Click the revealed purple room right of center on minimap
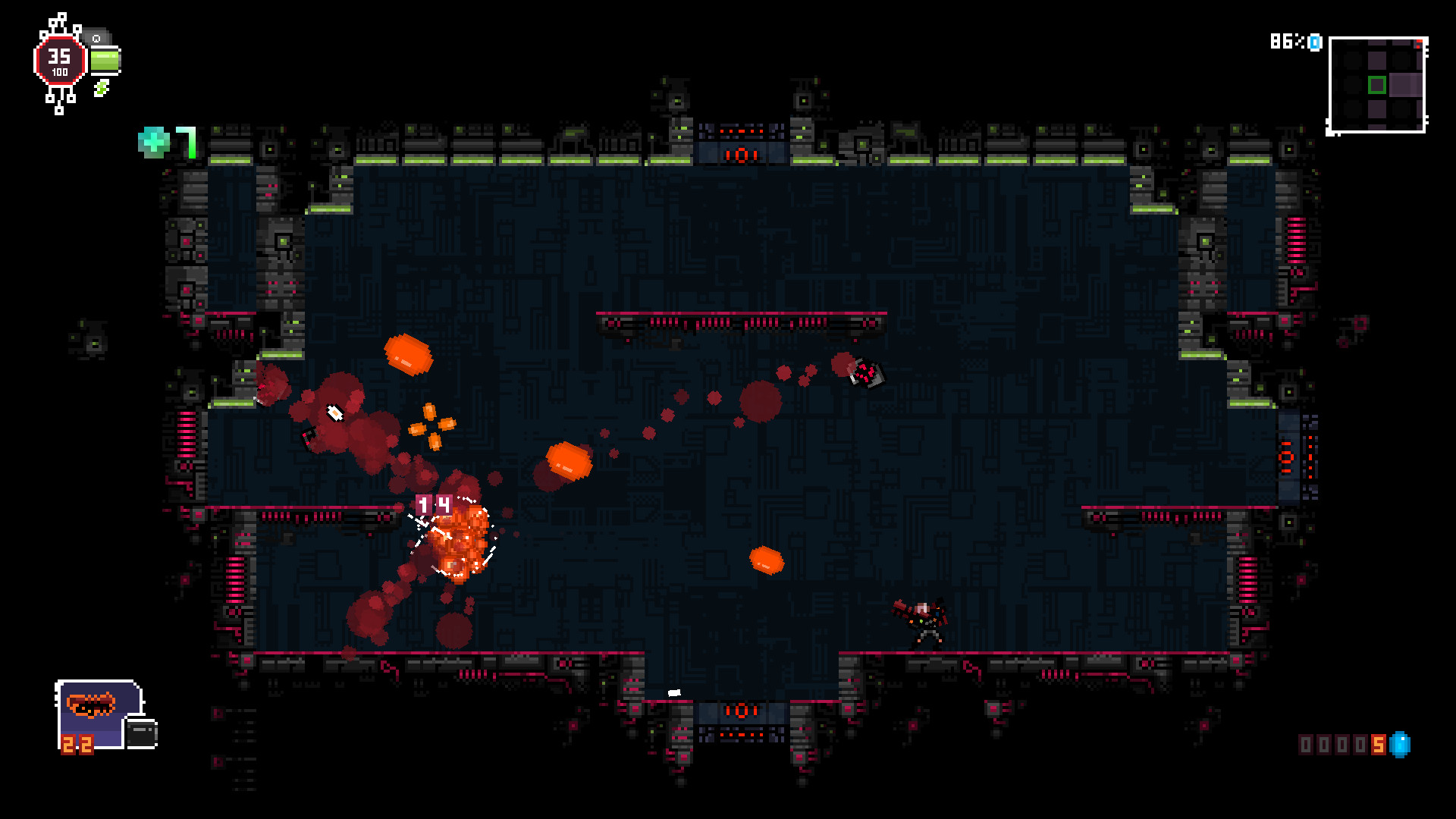Image resolution: width=1456 pixels, height=819 pixels. [1404, 84]
